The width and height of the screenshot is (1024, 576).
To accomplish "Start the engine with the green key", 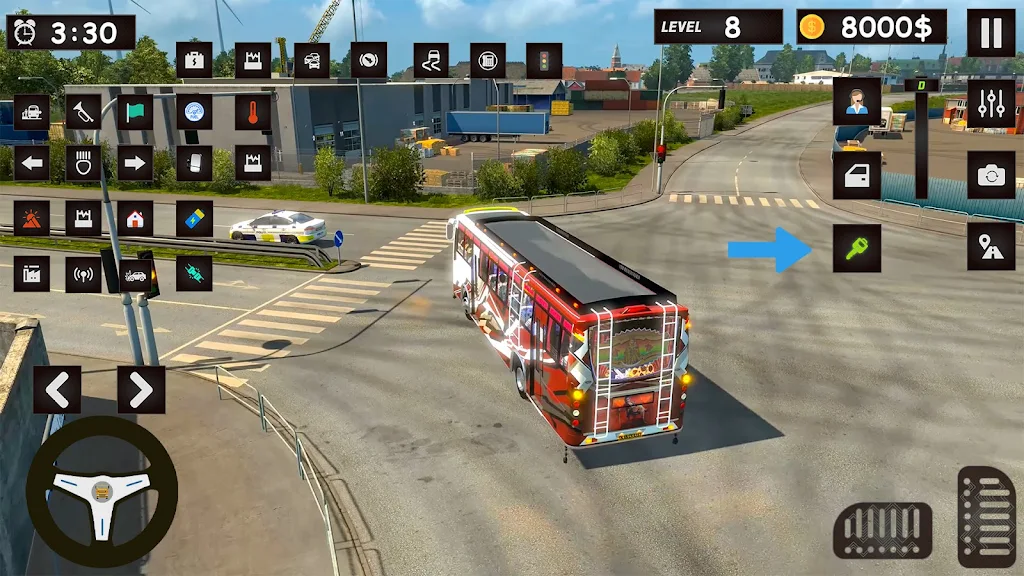I will (857, 248).
